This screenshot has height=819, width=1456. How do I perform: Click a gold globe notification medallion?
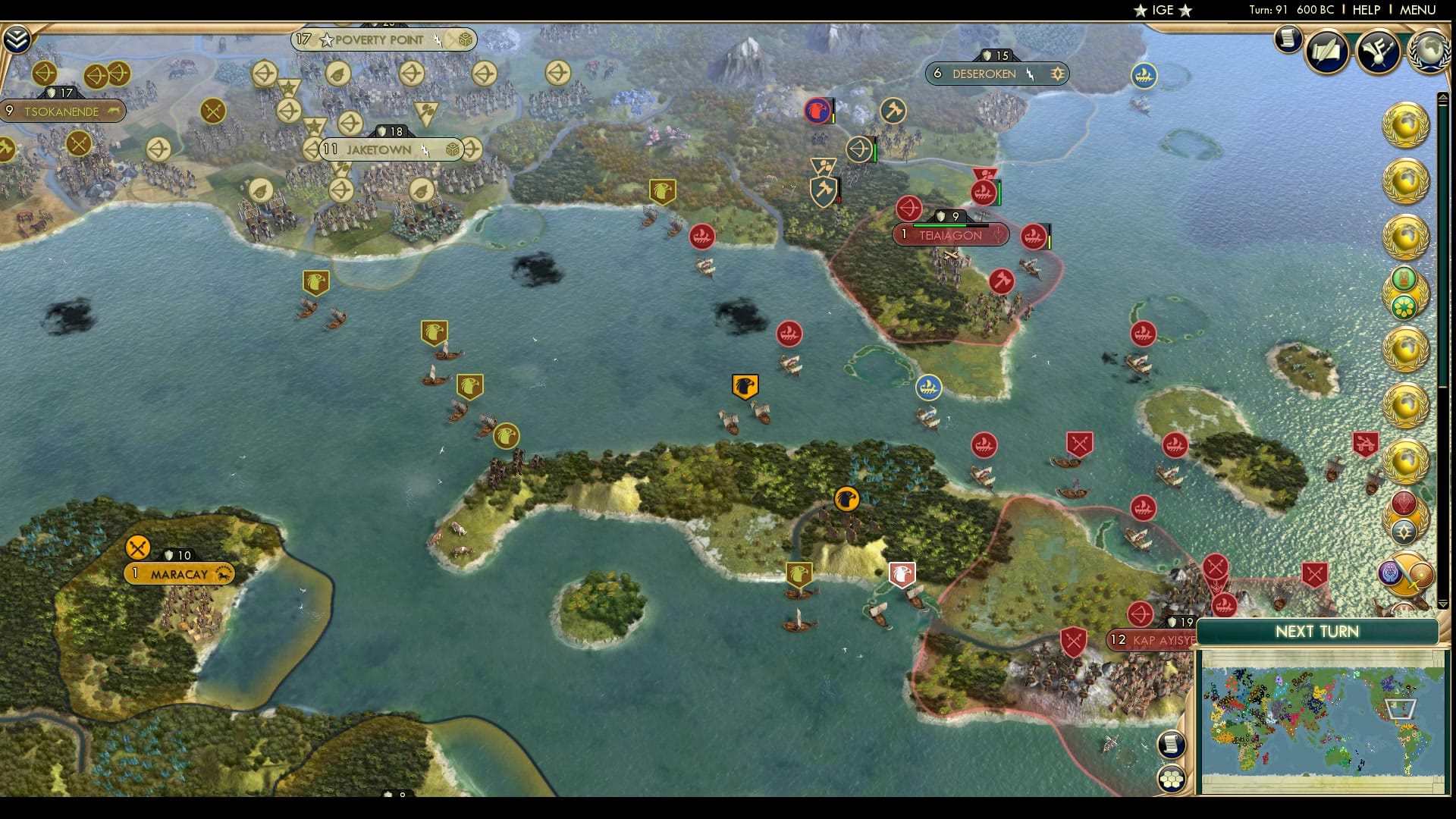(x=1408, y=125)
